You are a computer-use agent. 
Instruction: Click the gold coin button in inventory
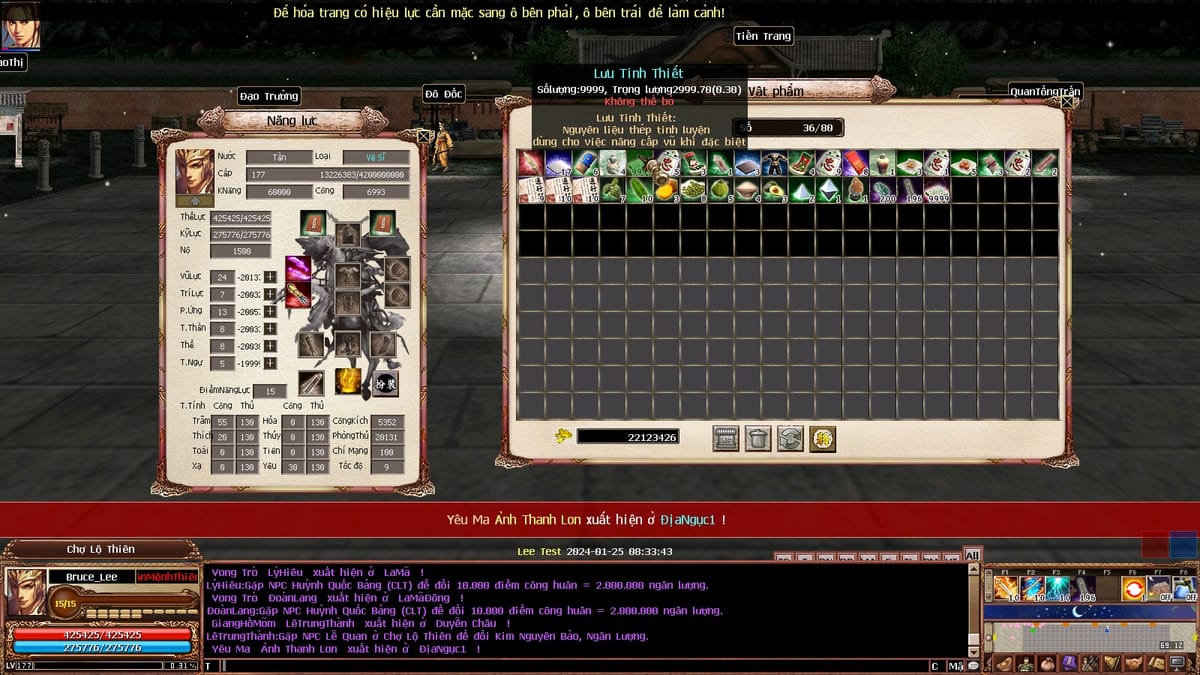tap(822, 438)
